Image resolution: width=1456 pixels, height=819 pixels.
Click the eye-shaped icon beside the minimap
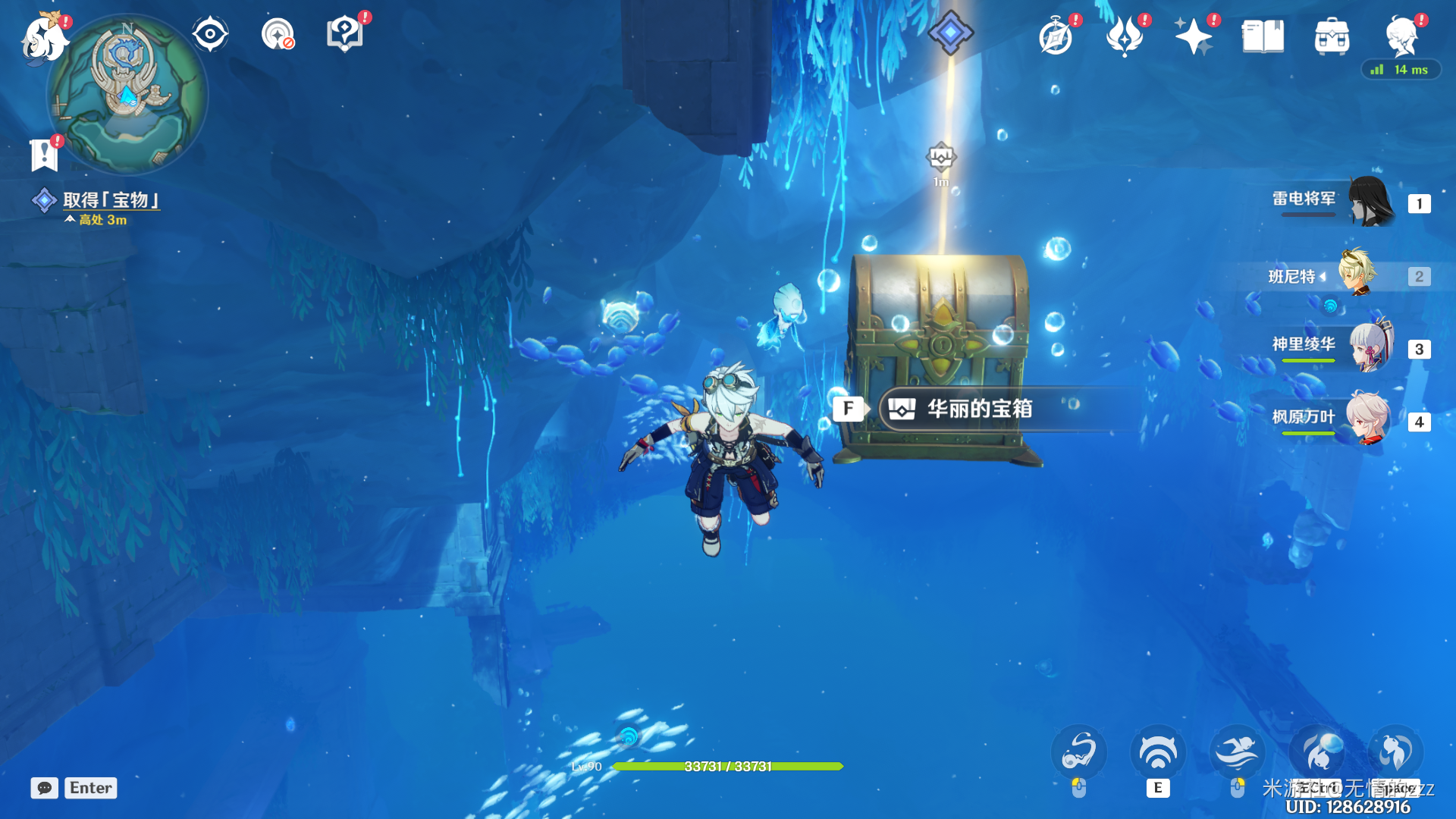click(x=210, y=34)
